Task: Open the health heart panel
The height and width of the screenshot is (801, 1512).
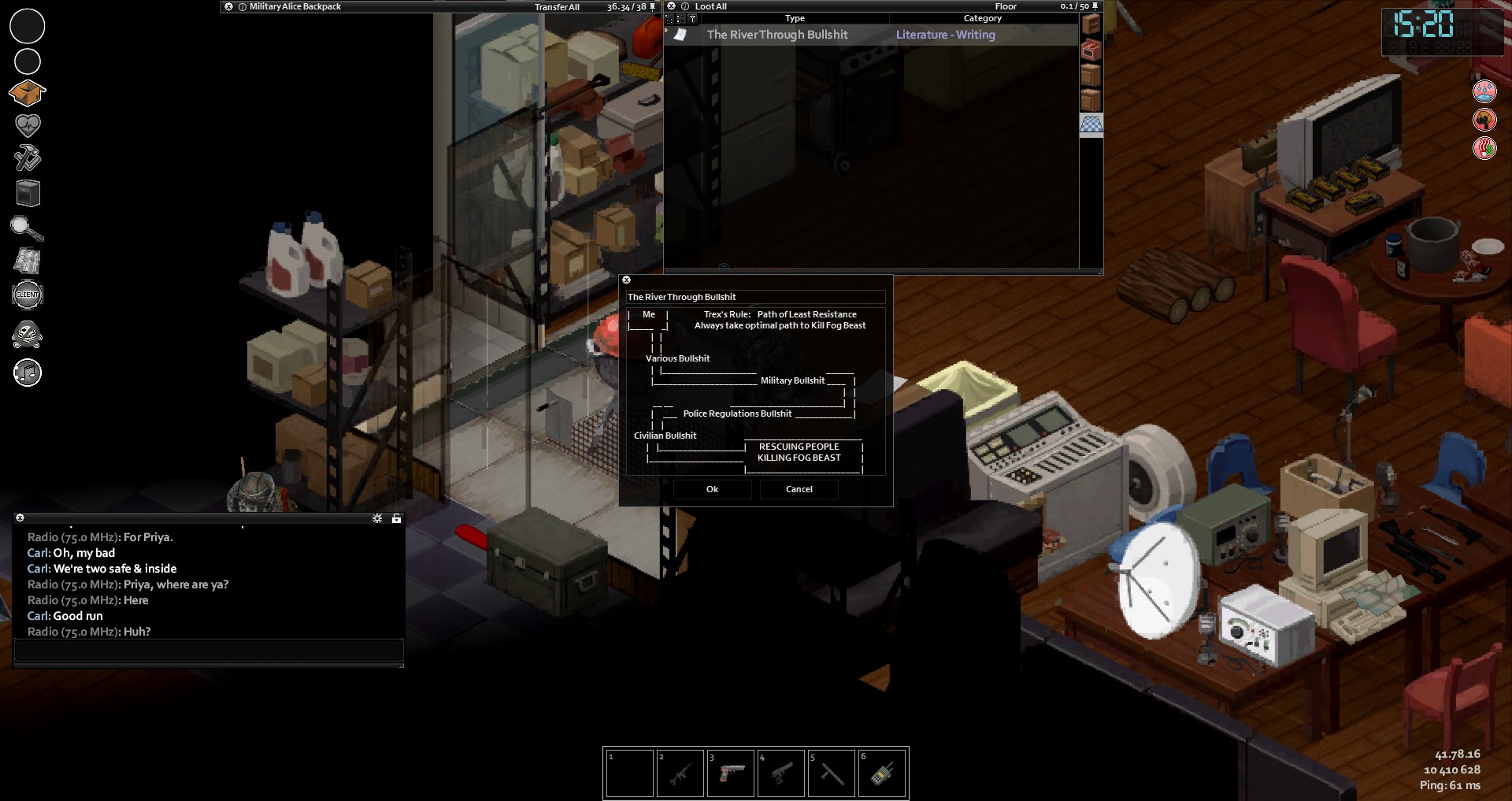Action: [x=28, y=124]
